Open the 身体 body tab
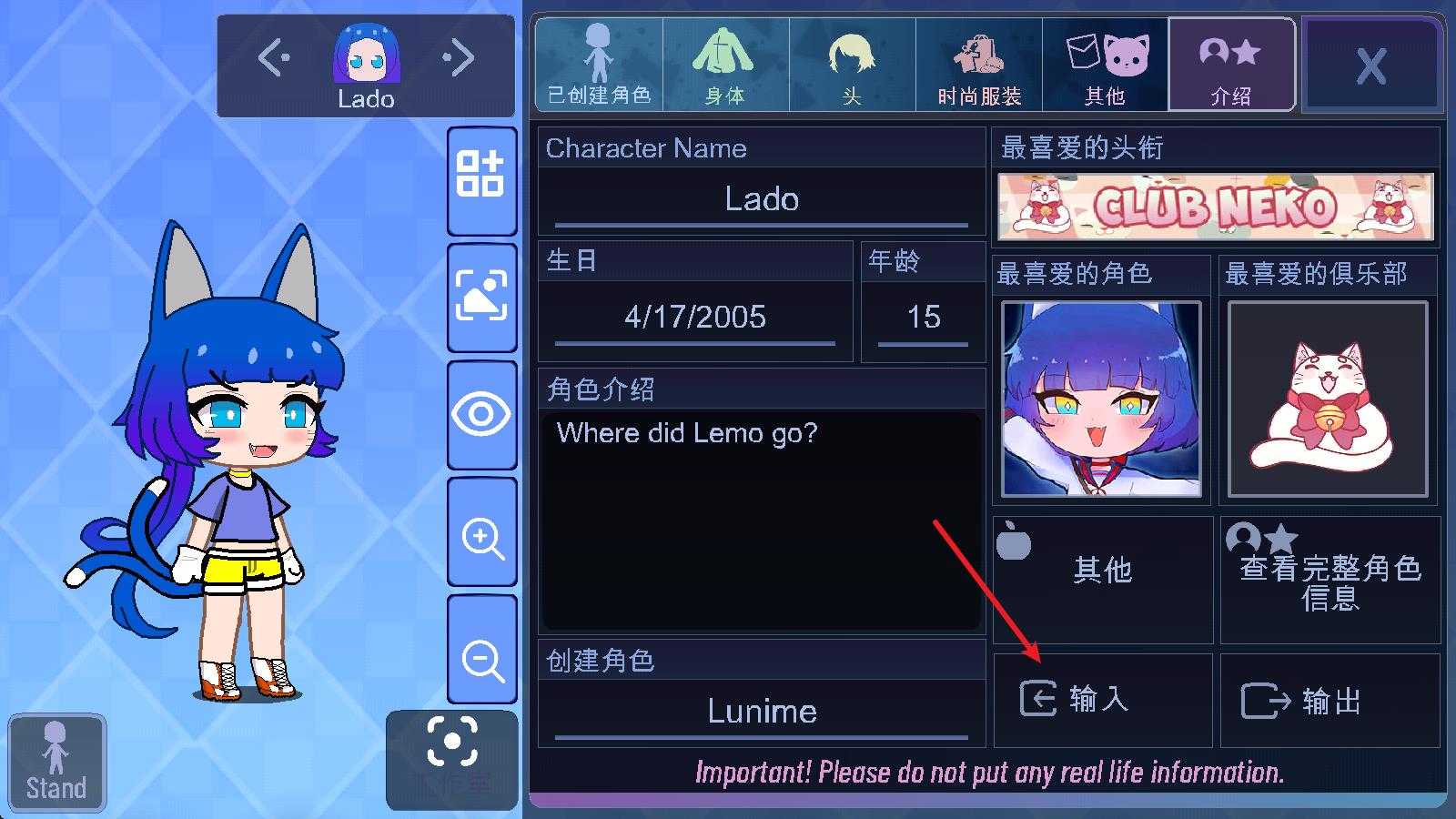 (725, 66)
